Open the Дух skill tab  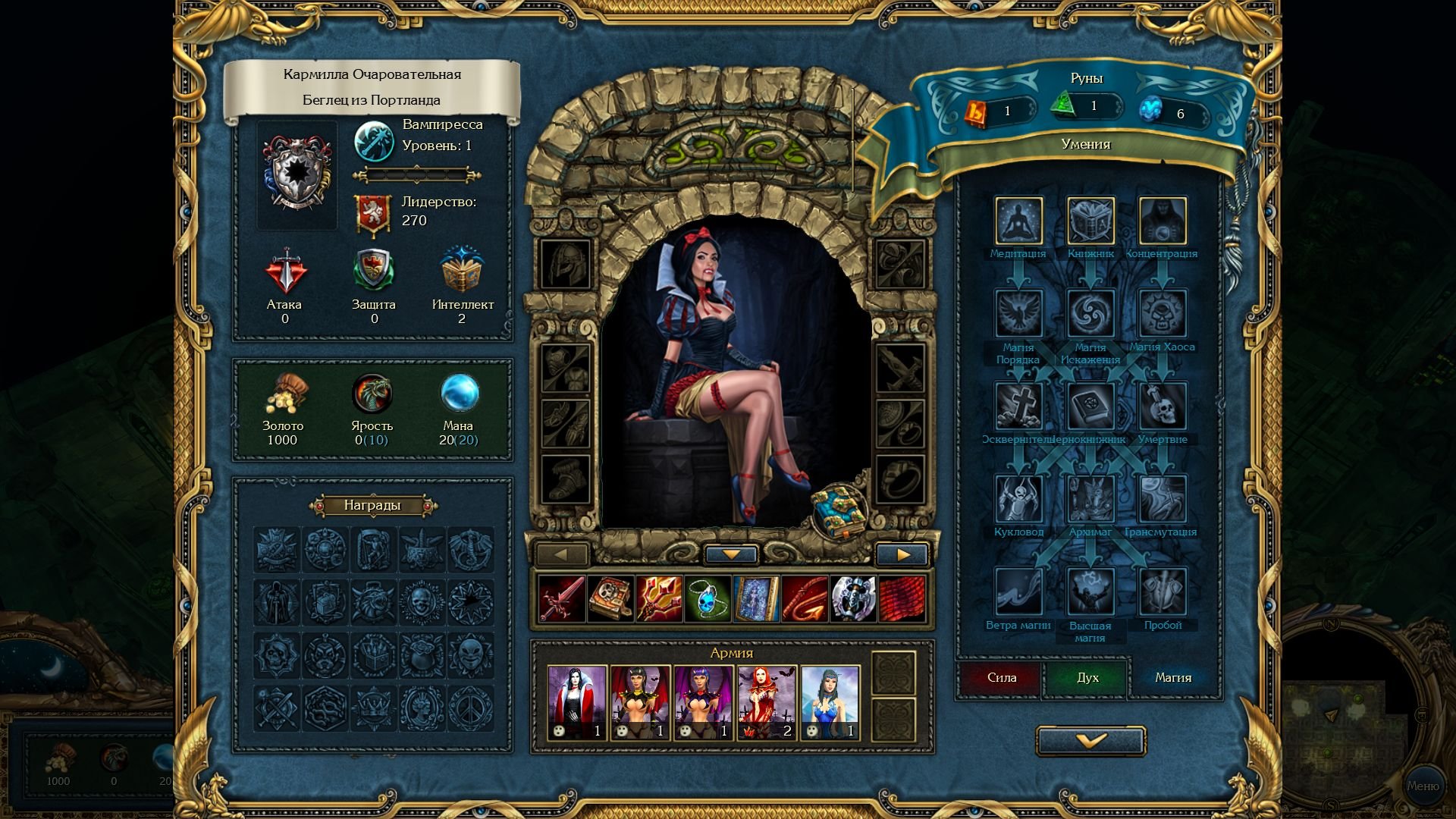(x=1087, y=678)
